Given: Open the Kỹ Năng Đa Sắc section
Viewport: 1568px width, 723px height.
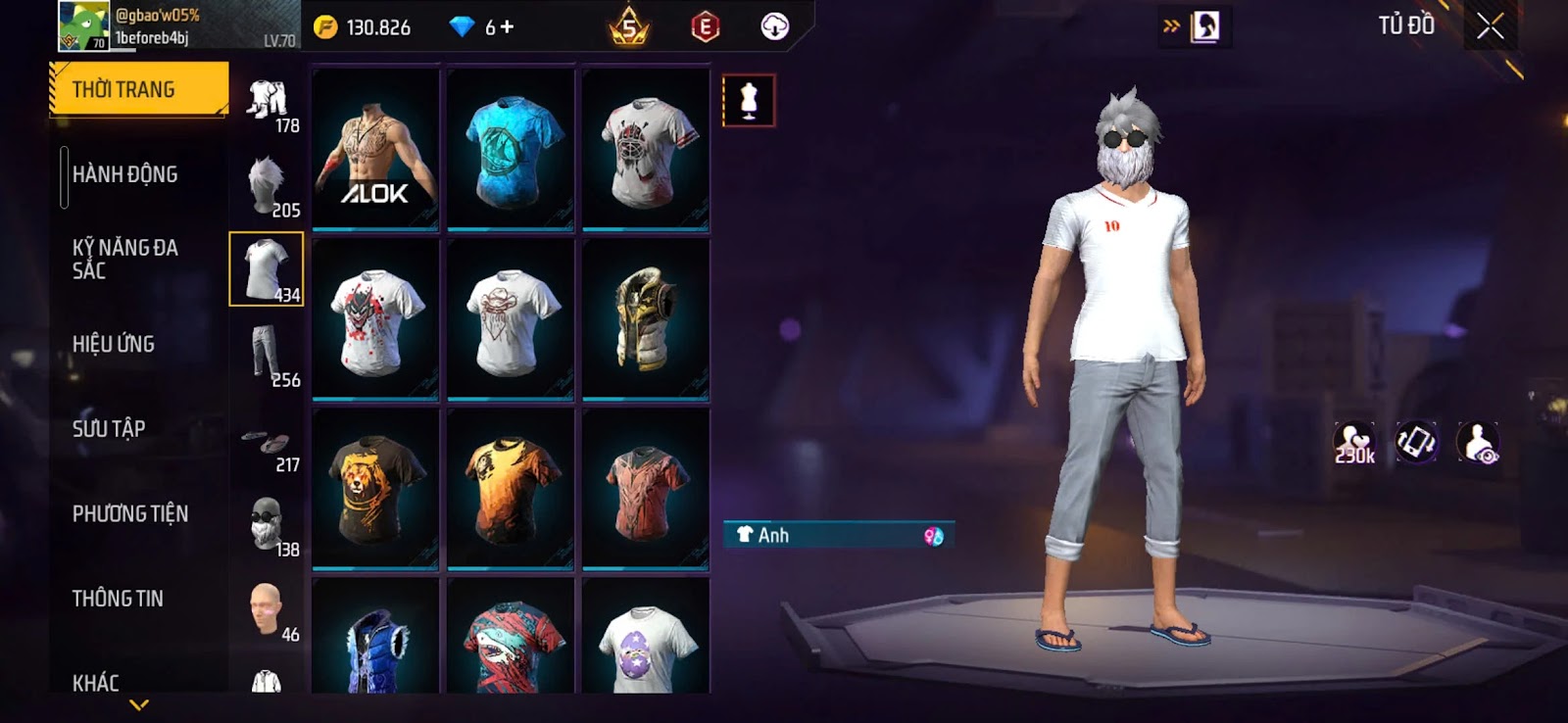Looking at the screenshot, I should pyautogui.click(x=124, y=259).
